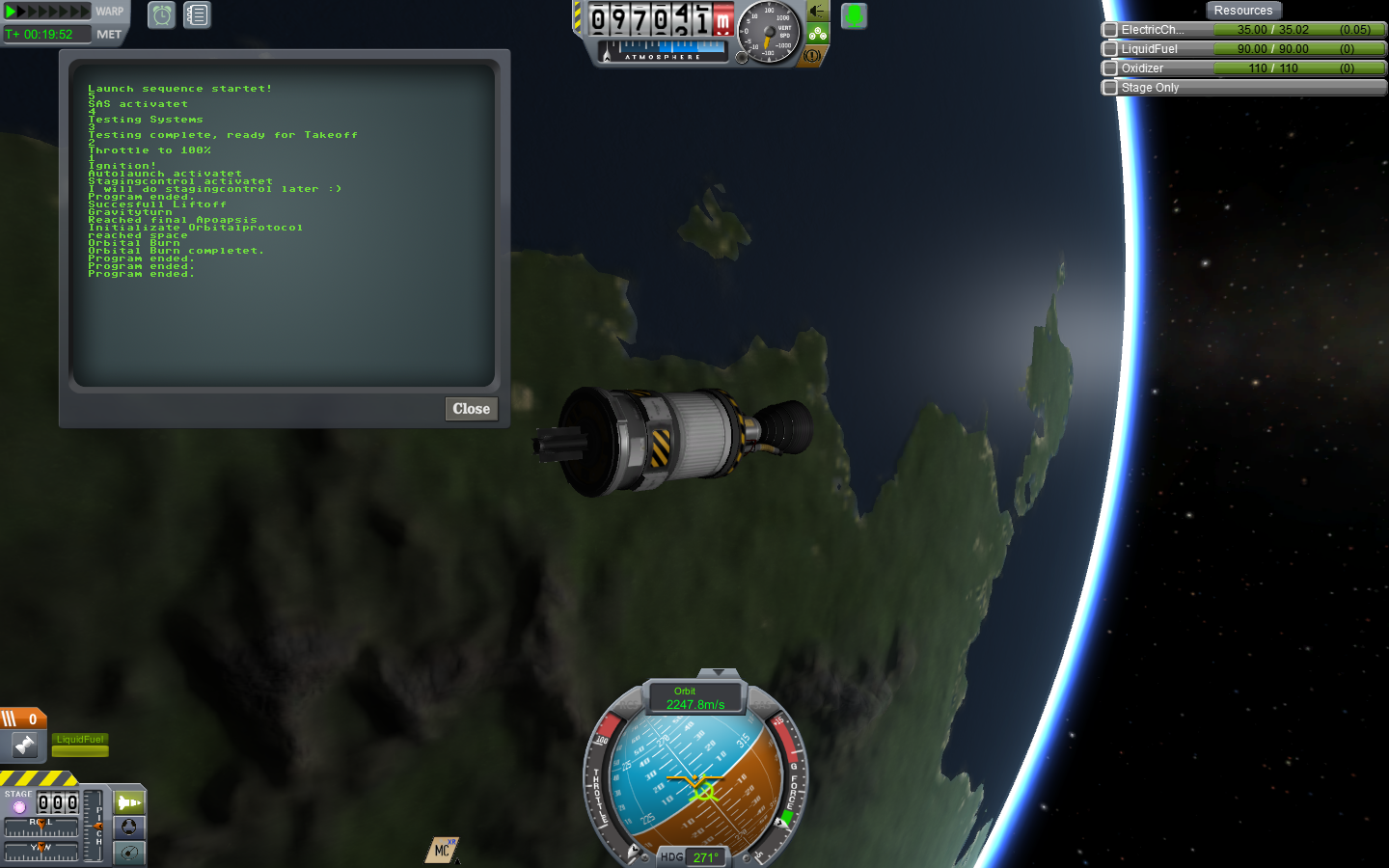Screen dimensions: 1389x868
Task: Switch to staging mode rocket button
Action: (129, 802)
